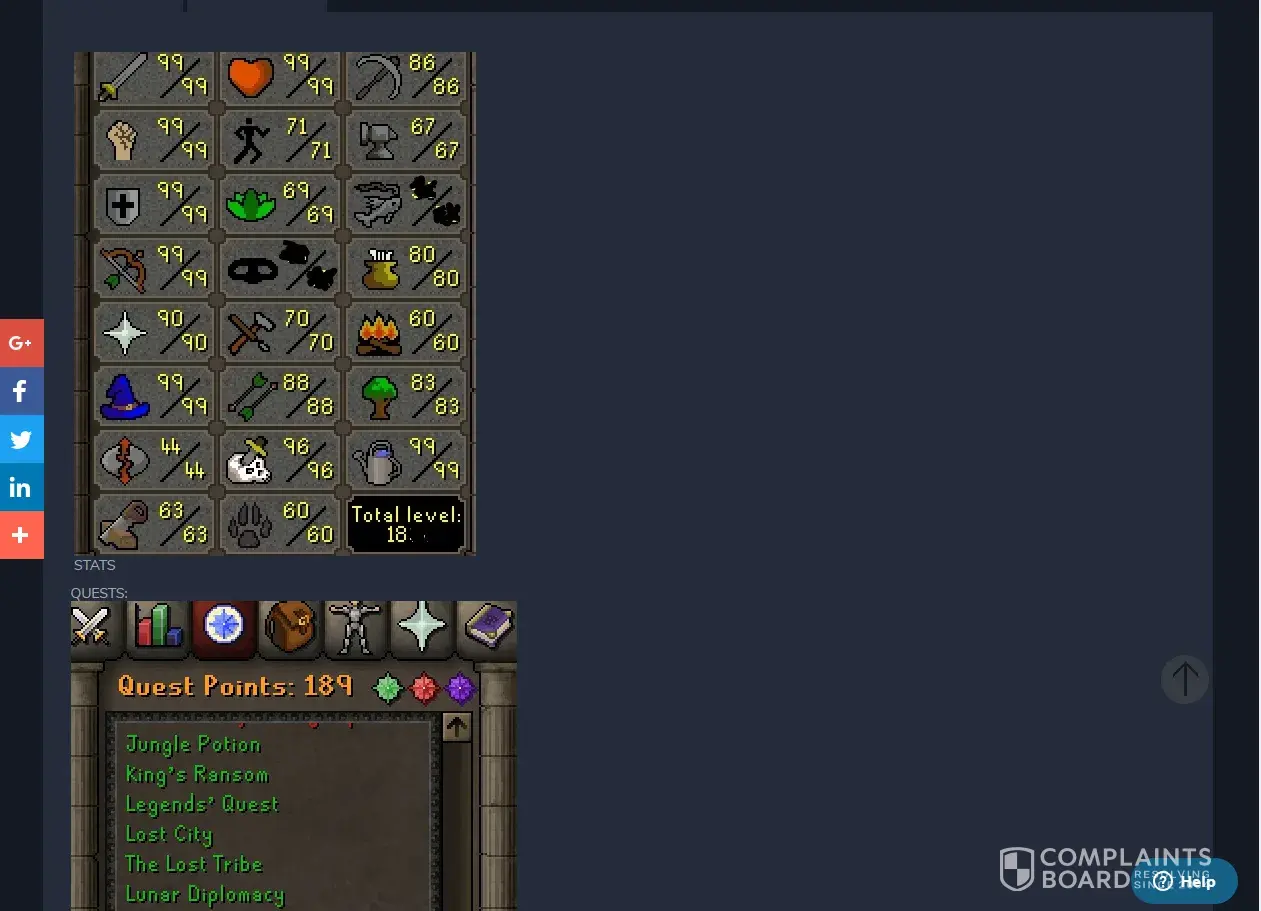Switch to the Skills bar chart tab
The width and height of the screenshot is (1261, 911).
point(158,627)
